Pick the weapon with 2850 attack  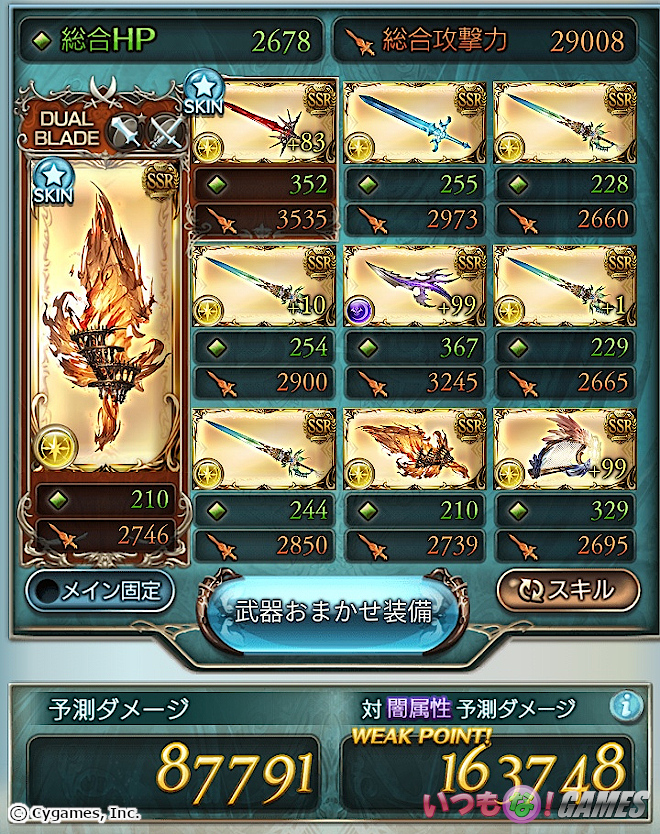263,450
